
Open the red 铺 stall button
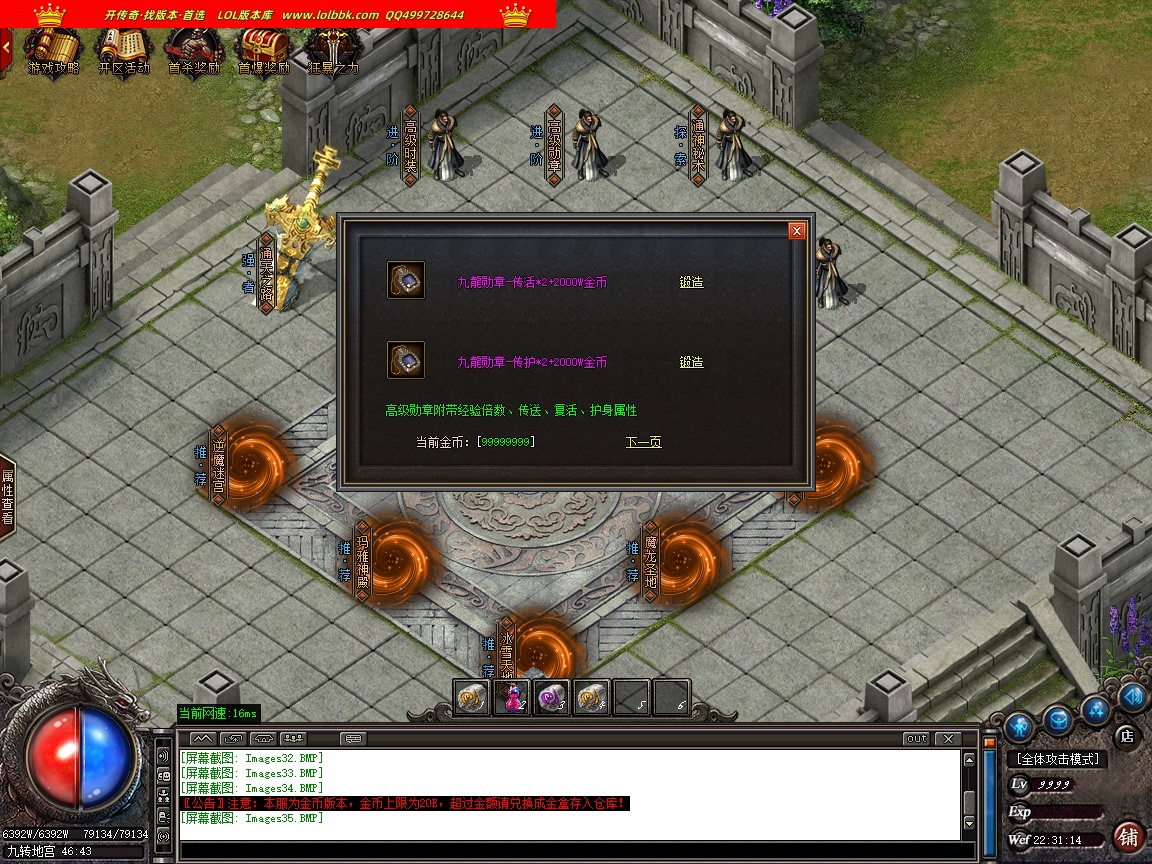point(1129,836)
